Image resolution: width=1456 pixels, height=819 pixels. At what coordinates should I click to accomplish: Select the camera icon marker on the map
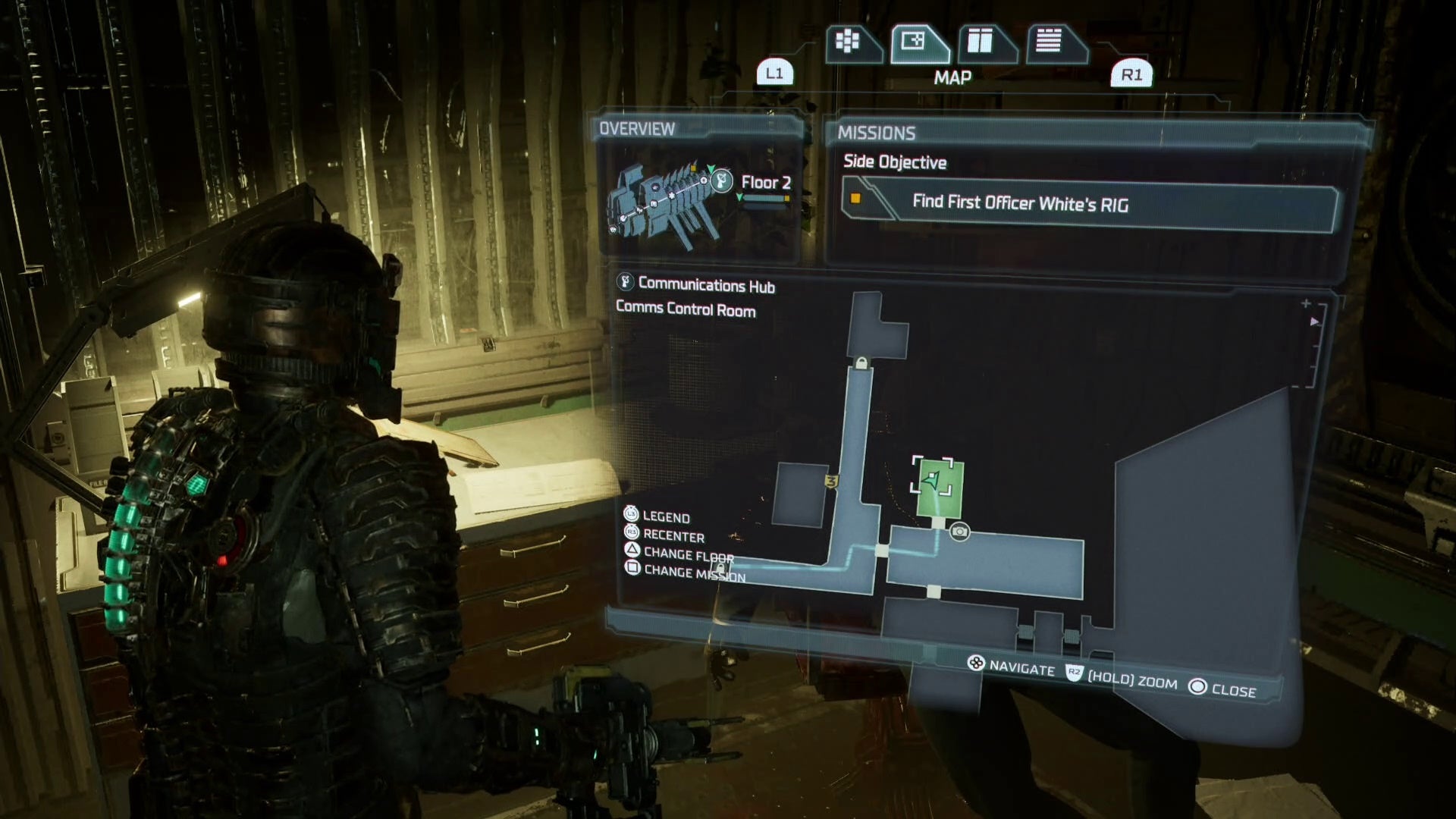coord(959,532)
